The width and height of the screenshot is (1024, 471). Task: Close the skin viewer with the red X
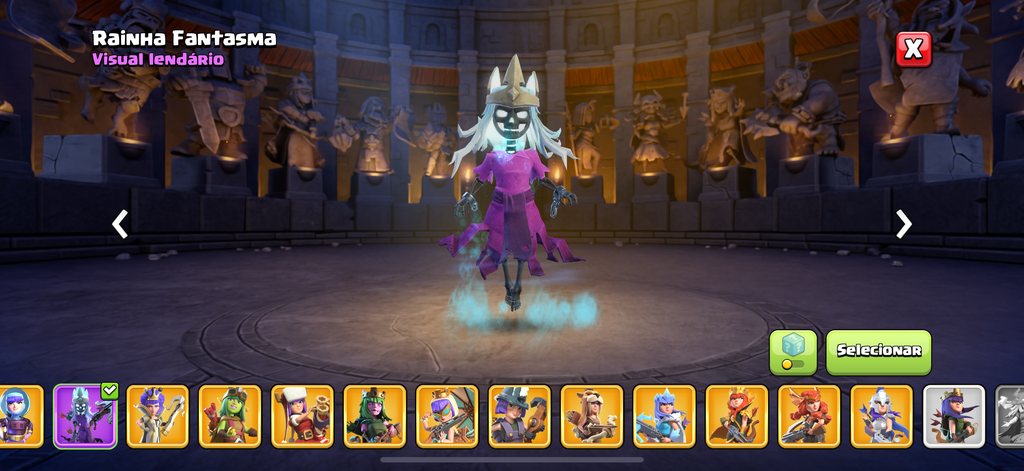click(913, 49)
